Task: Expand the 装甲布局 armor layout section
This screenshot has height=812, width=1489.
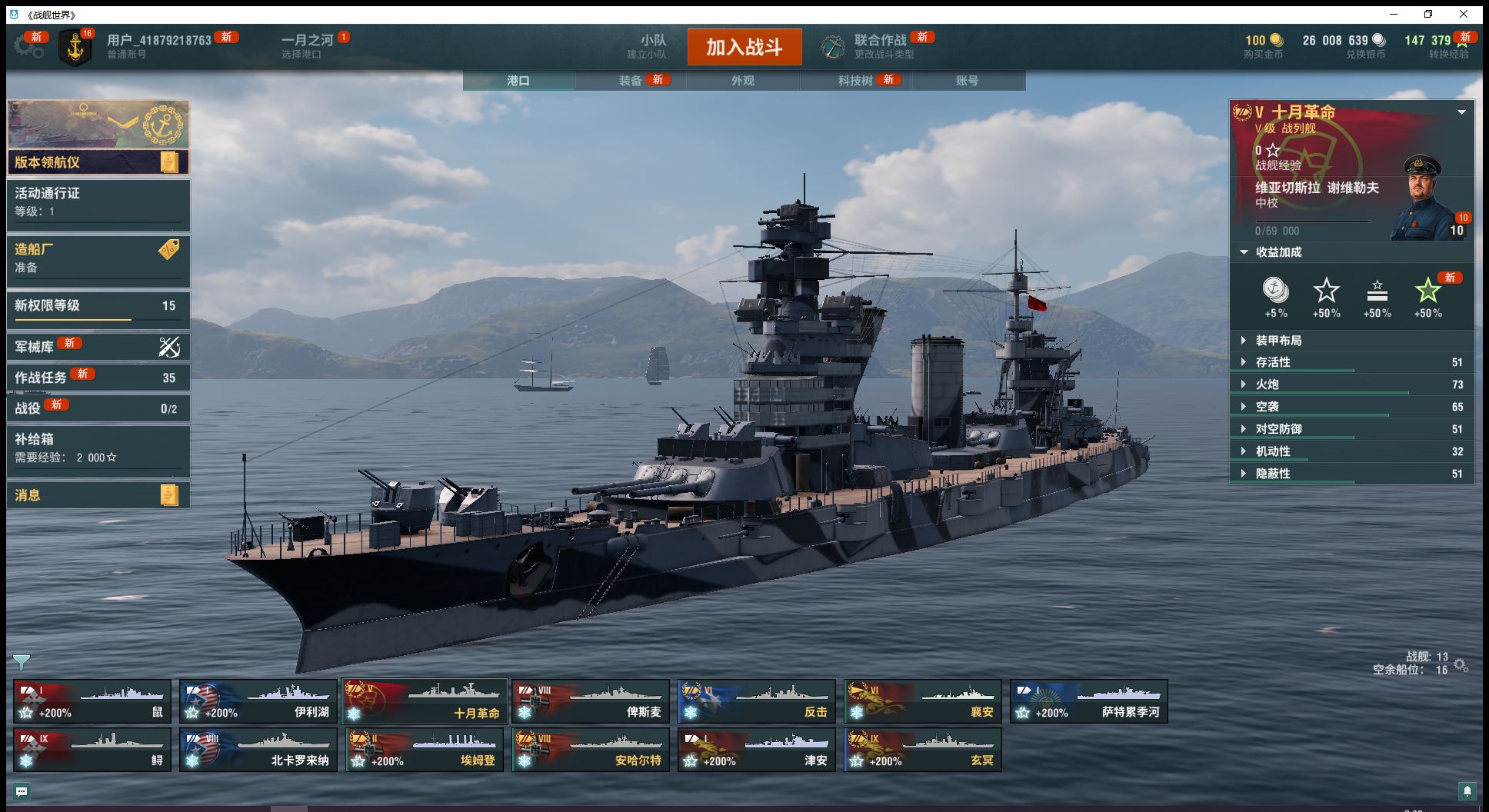Action: point(1278,341)
